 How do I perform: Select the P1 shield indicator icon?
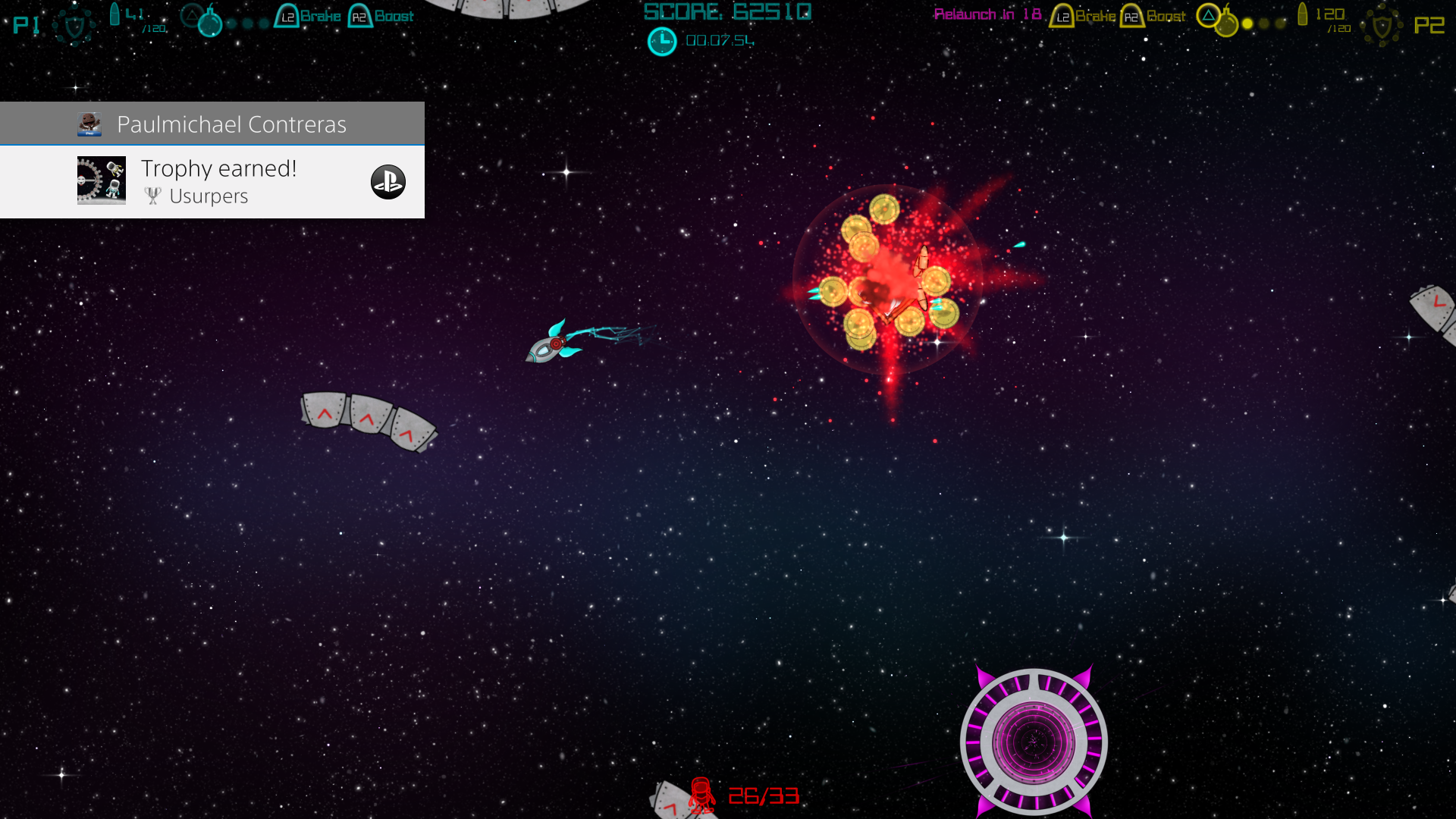click(74, 24)
